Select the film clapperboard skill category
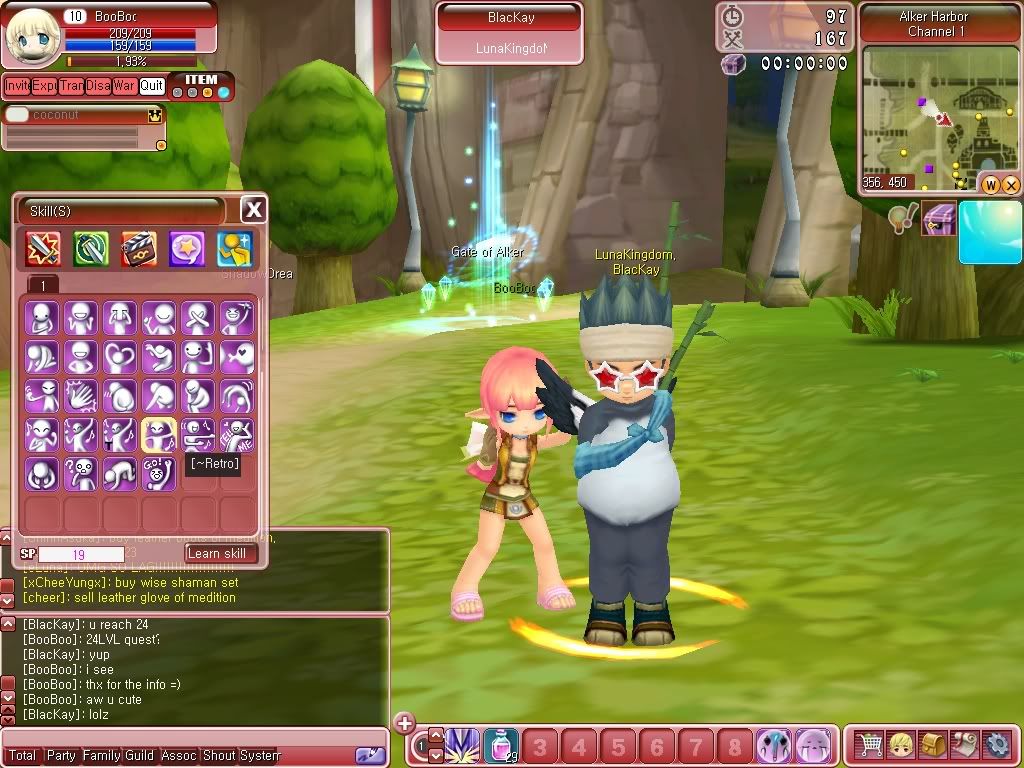The width and height of the screenshot is (1024, 768). pyautogui.click(x=139, y=249)
